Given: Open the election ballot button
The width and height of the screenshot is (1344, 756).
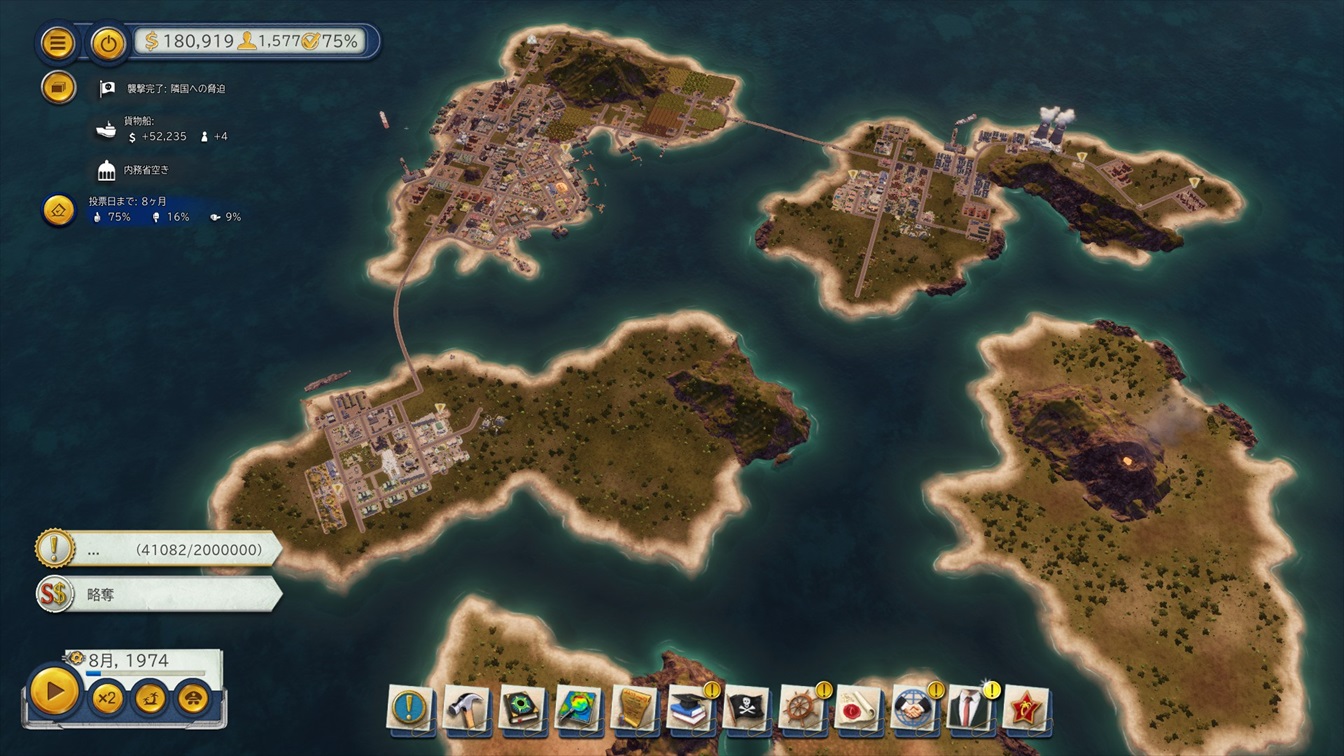Looking at the screenshot, I should 59,210.
